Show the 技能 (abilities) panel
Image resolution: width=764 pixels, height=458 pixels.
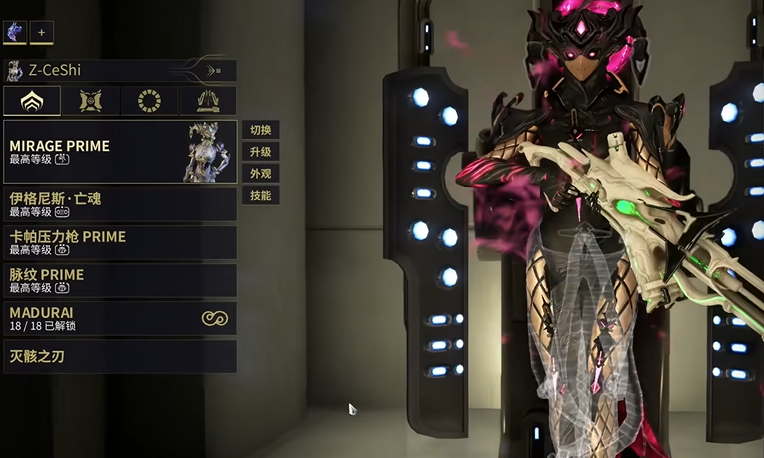[x=260, y=196]
